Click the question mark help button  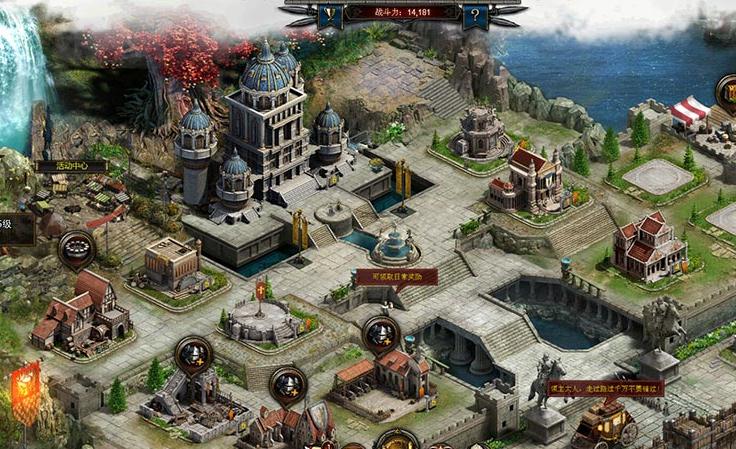(x=477, y=15)
